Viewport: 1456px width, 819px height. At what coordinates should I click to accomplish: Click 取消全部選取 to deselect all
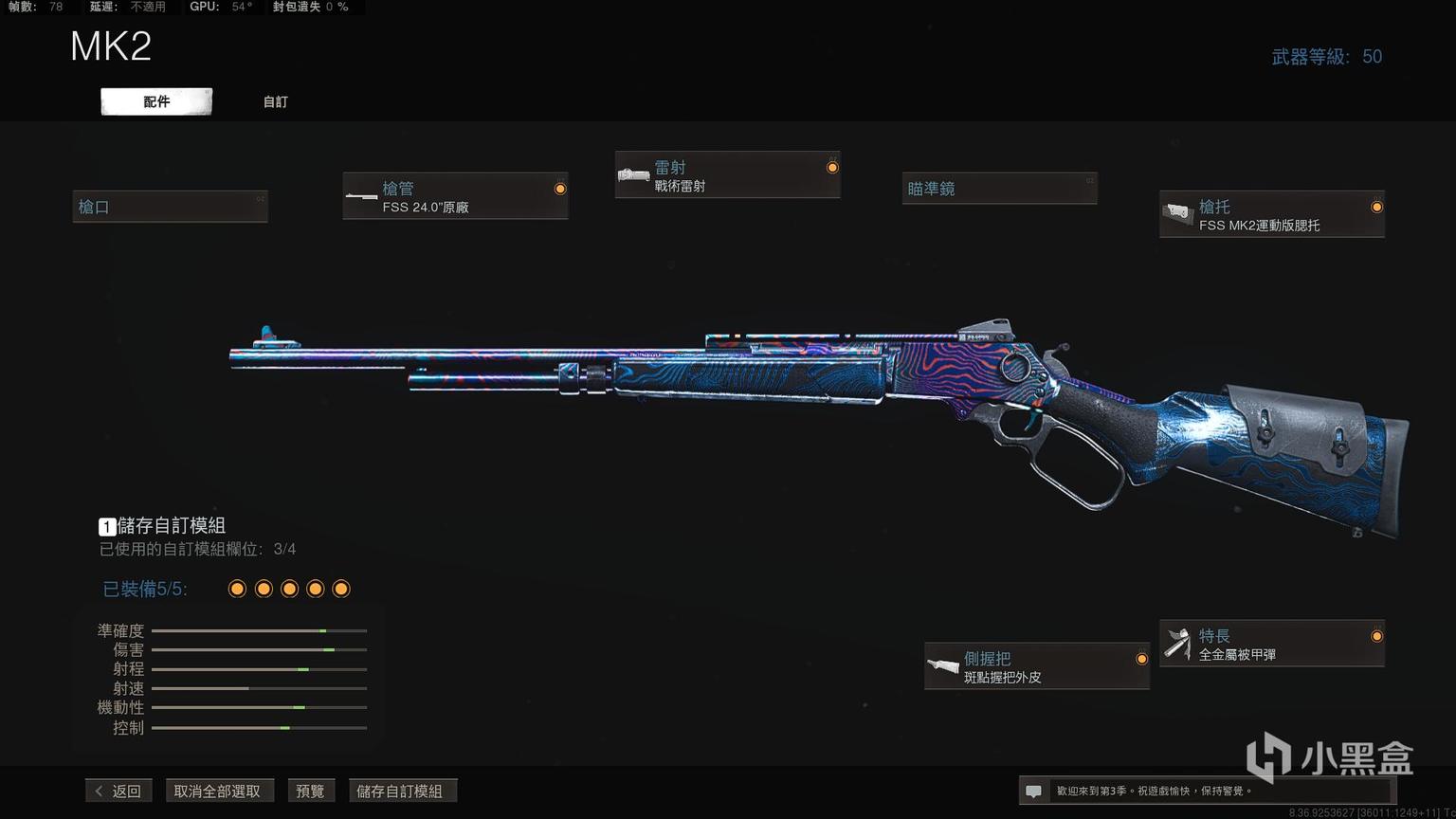217,791
